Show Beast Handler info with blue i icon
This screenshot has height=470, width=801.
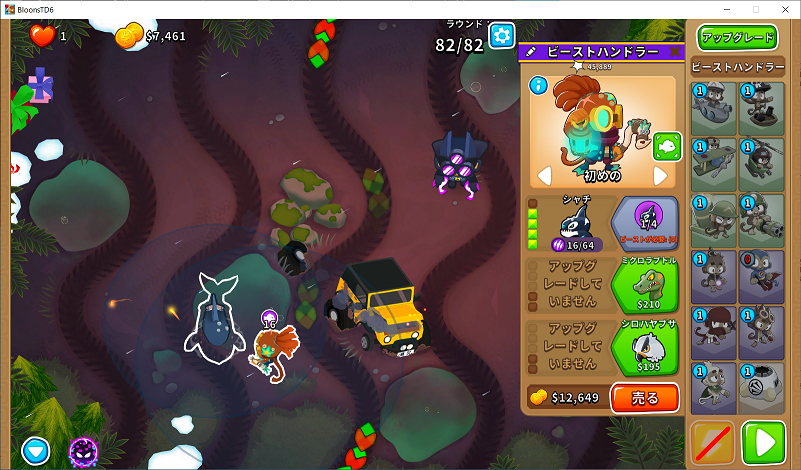coord(539,85)
